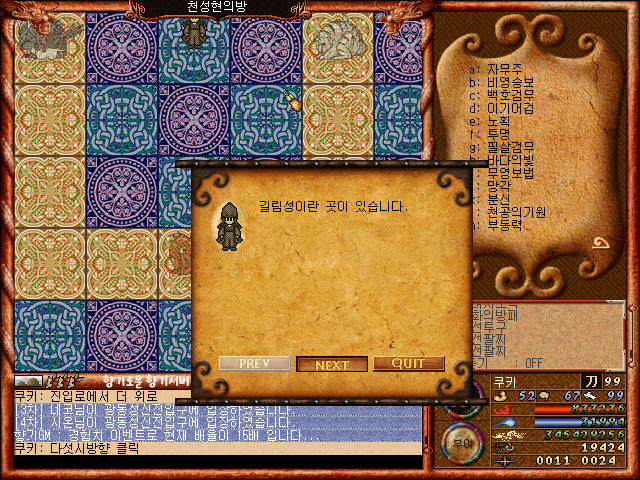Select the 노획 spell
The image size is (640, 480).
pyautogui.click(x=499, y=121)
